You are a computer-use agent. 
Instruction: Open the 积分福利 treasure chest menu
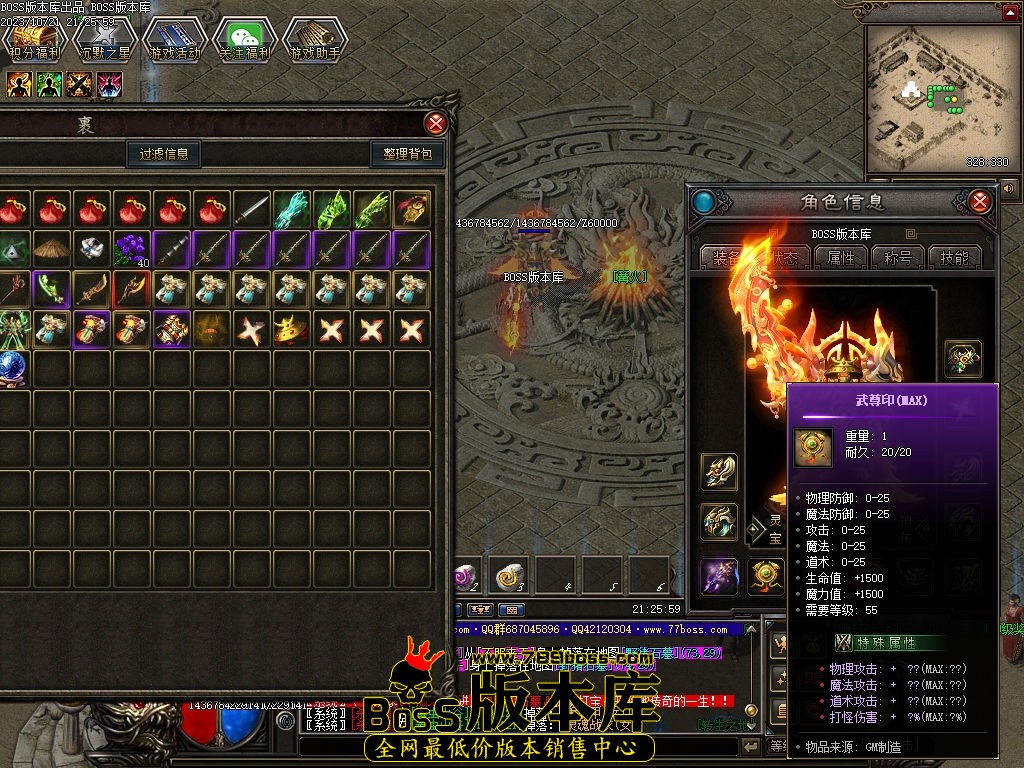35,42
